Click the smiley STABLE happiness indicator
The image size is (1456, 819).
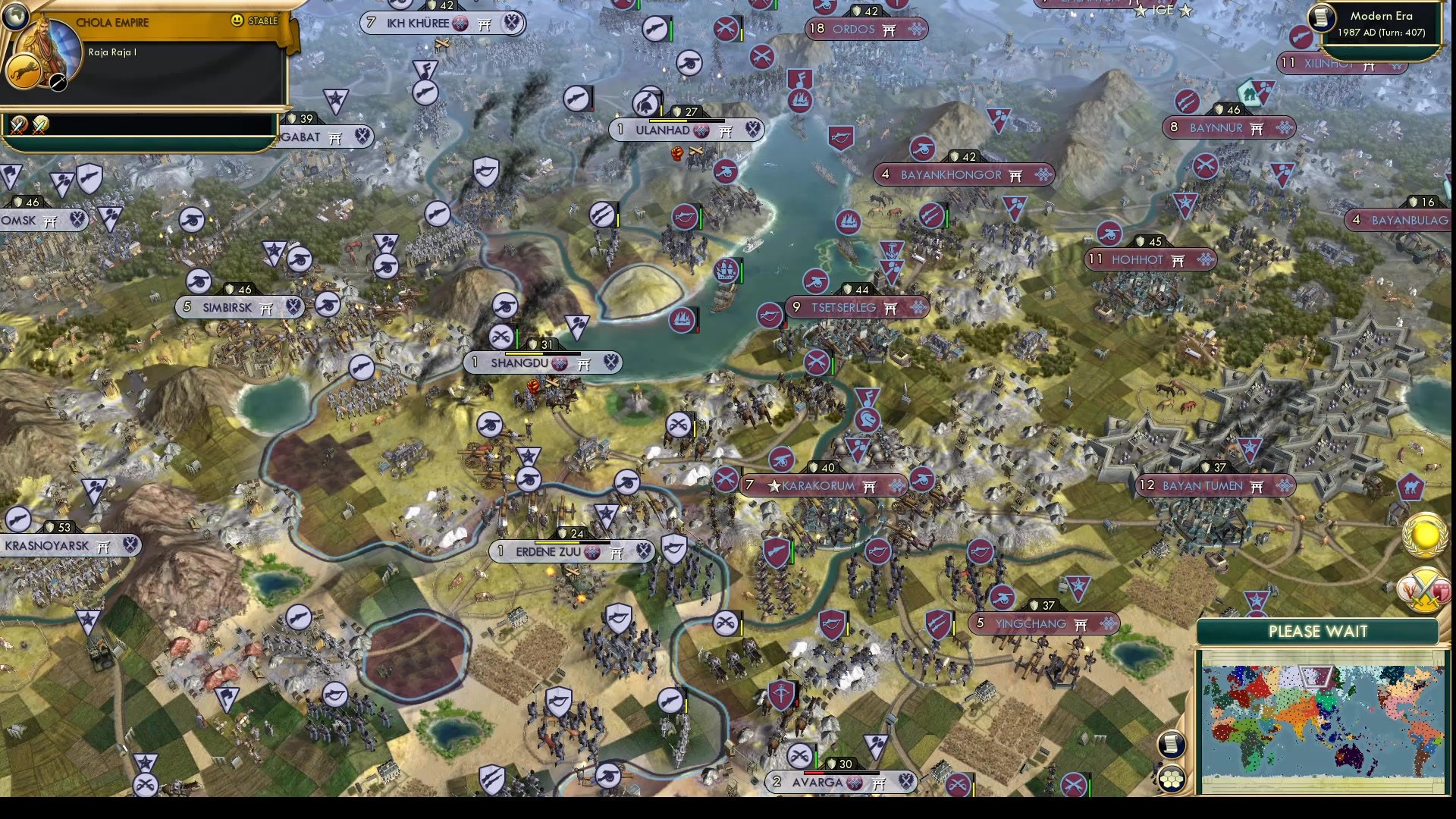(x=240, y=22)
